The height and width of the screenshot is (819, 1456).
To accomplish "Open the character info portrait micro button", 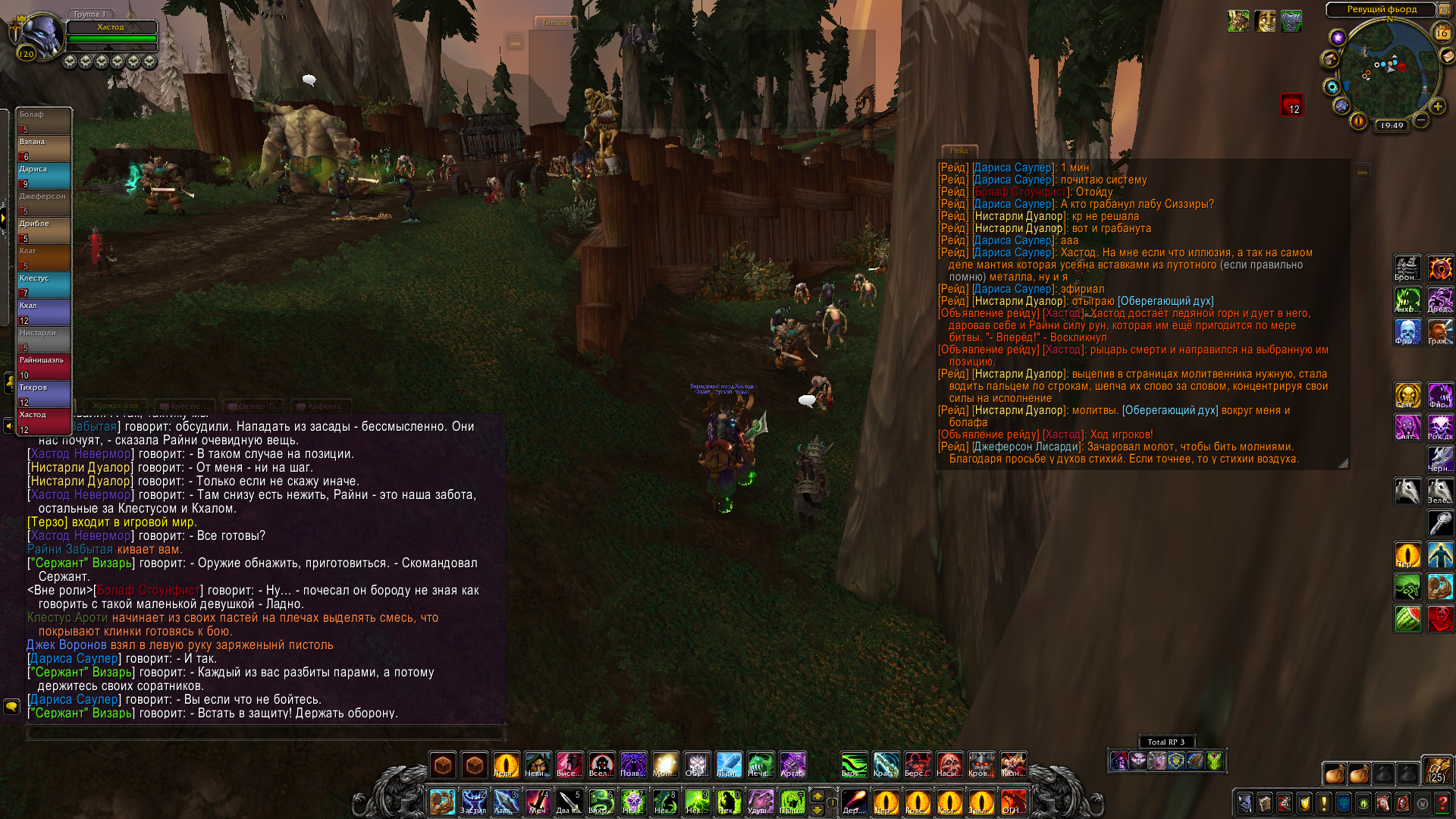I will point(1245,803).
